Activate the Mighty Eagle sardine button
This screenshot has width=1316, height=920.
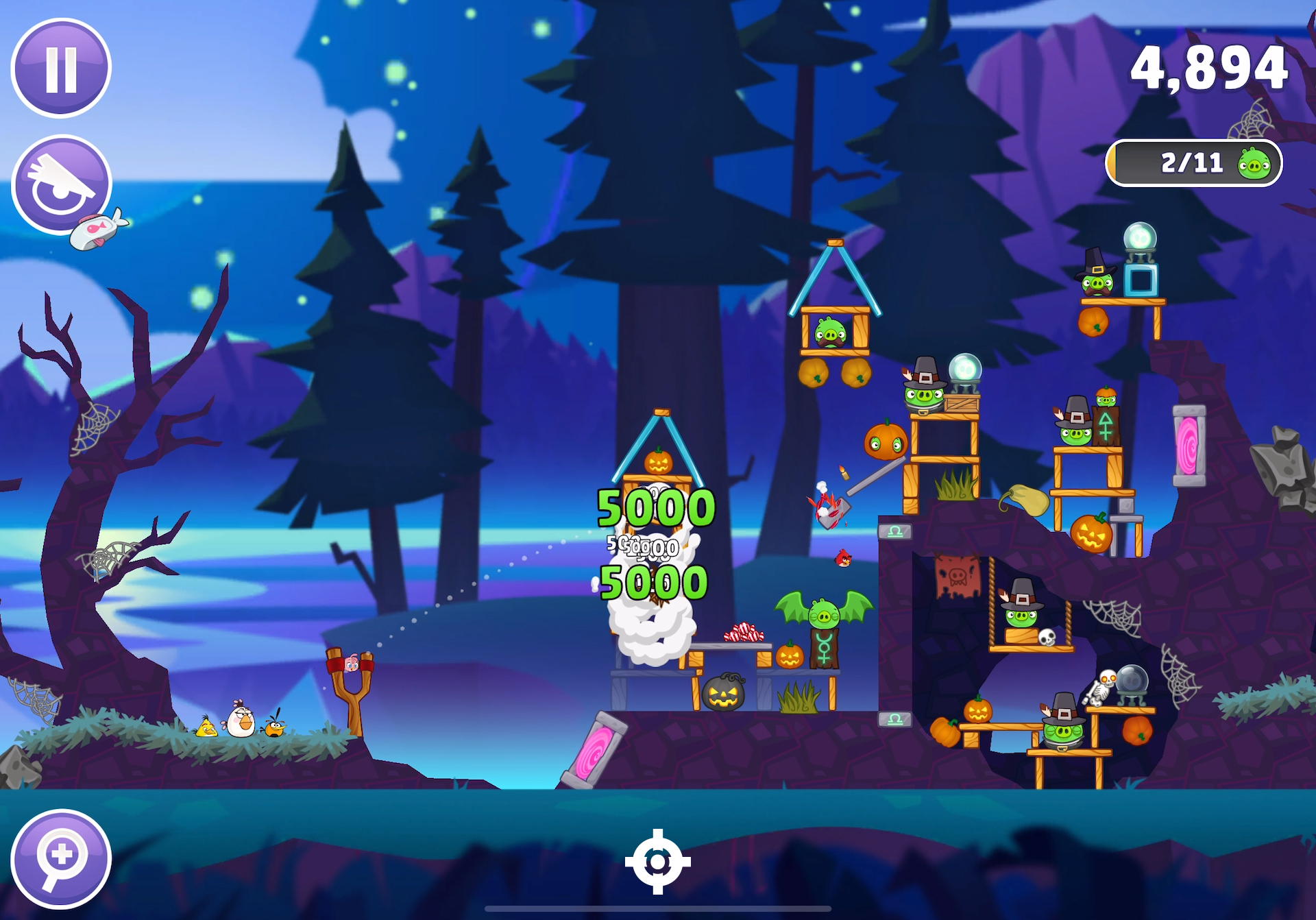point(62,185)
